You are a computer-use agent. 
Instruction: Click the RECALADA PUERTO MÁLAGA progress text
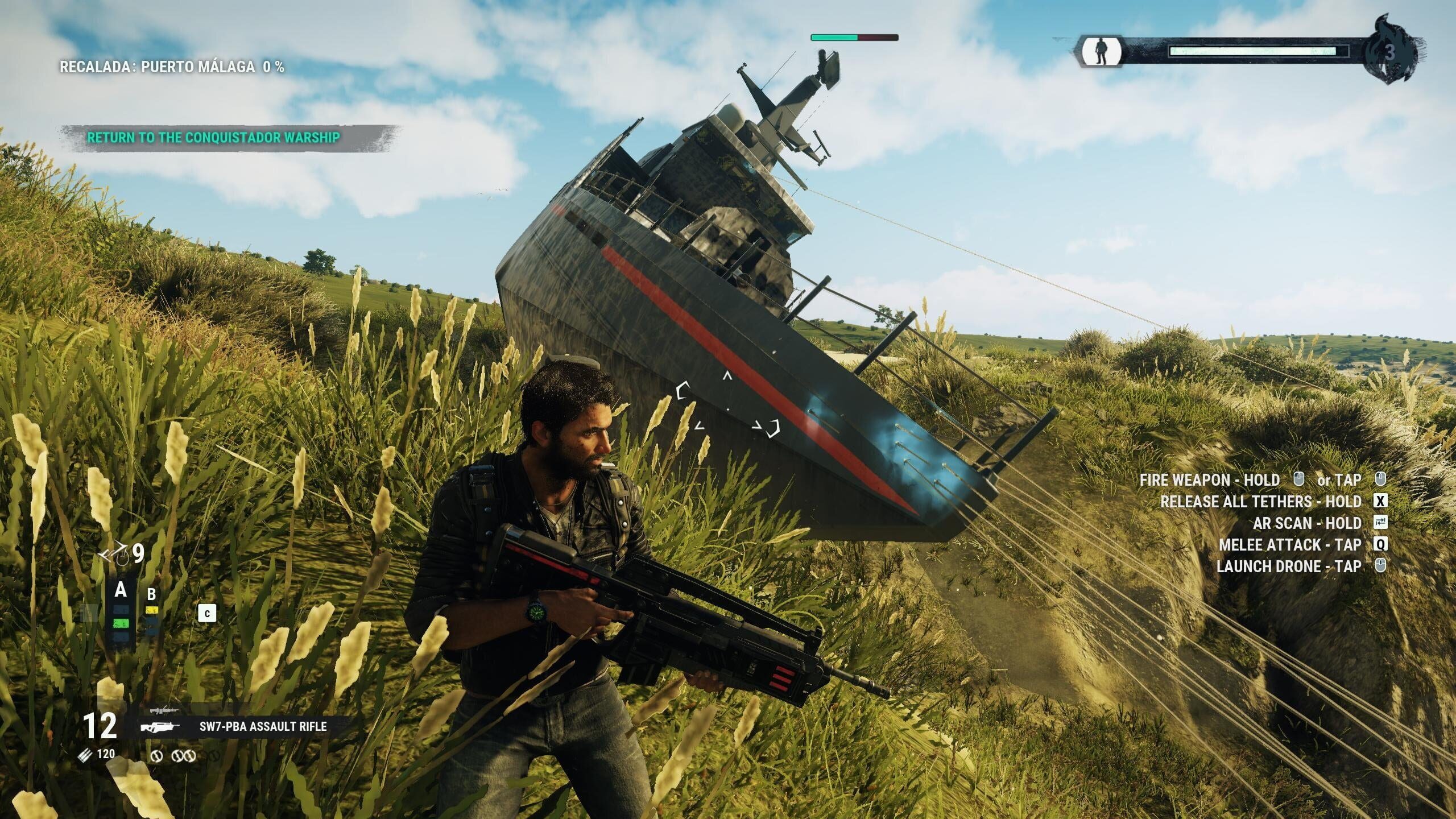(x=171, y=67)
